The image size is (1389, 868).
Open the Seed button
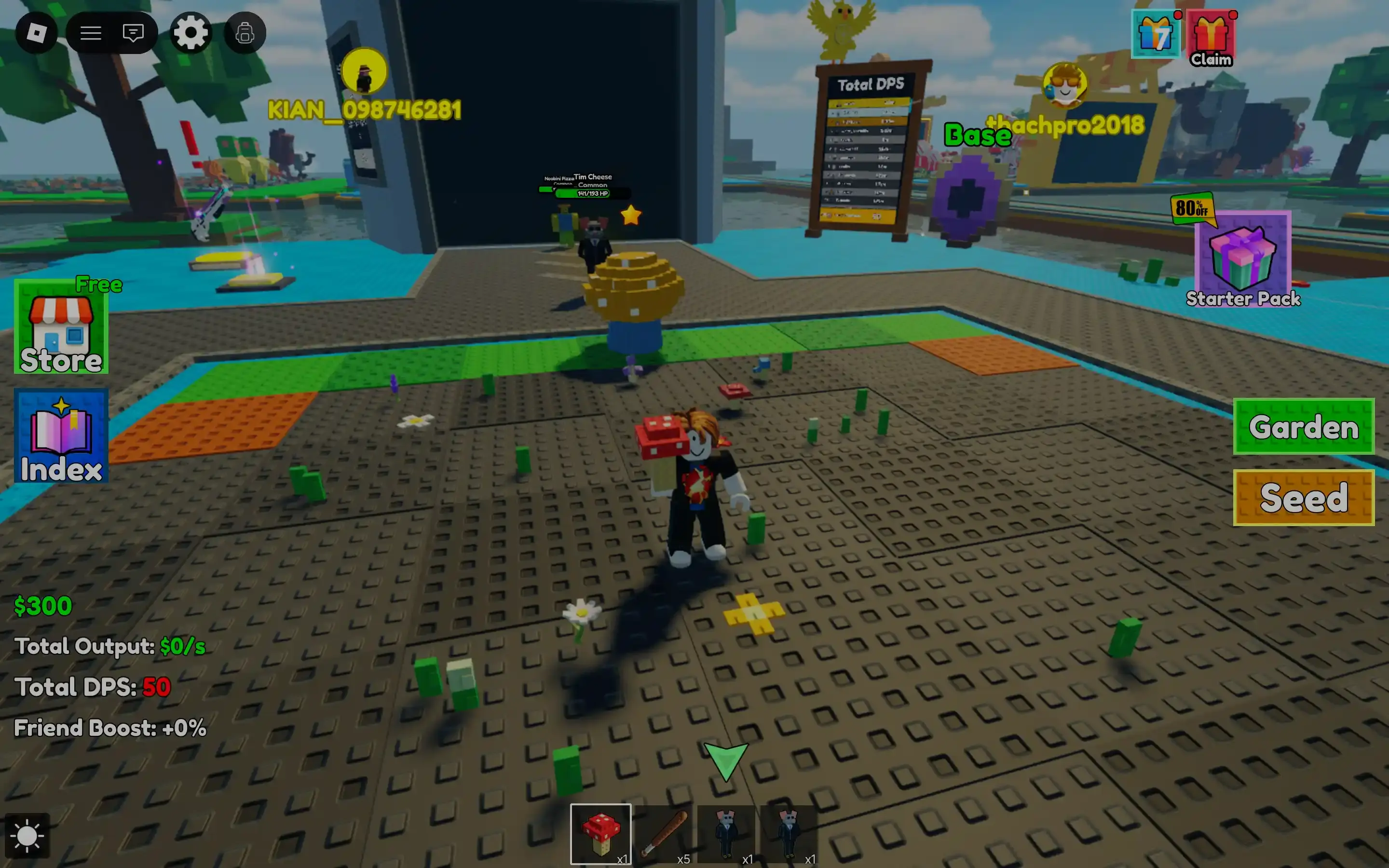click(1304, 498)
